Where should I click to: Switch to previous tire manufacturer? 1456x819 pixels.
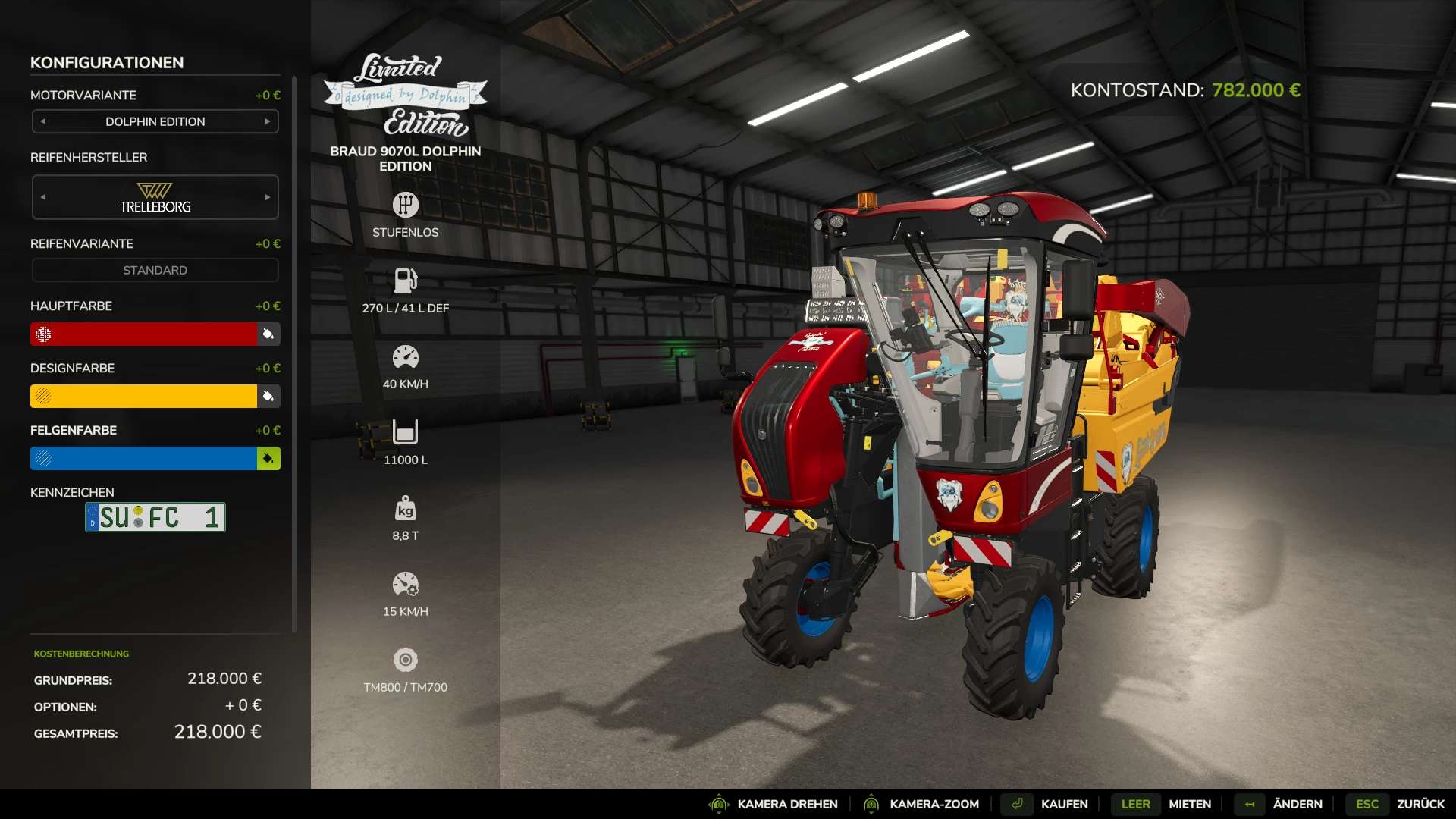pyautogui.click(x=43, y=197)
